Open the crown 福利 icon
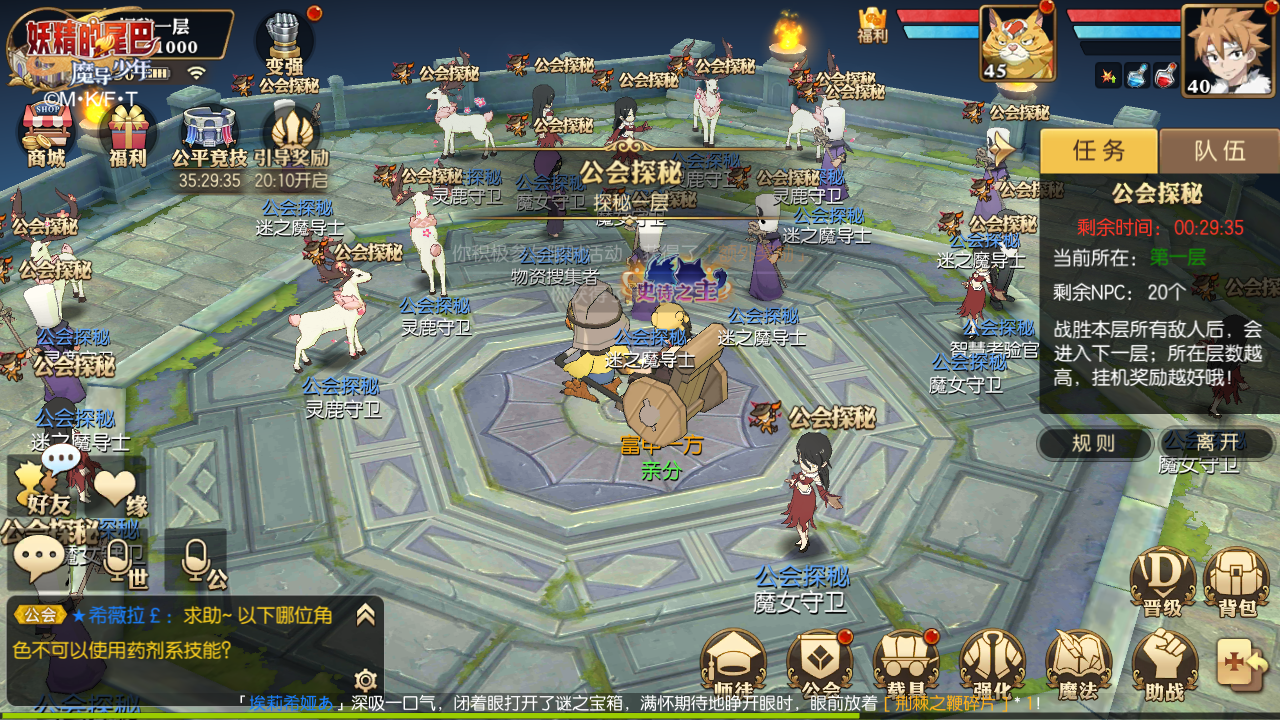The height and width of the screenshot is (720, 1280). (873, 25)
